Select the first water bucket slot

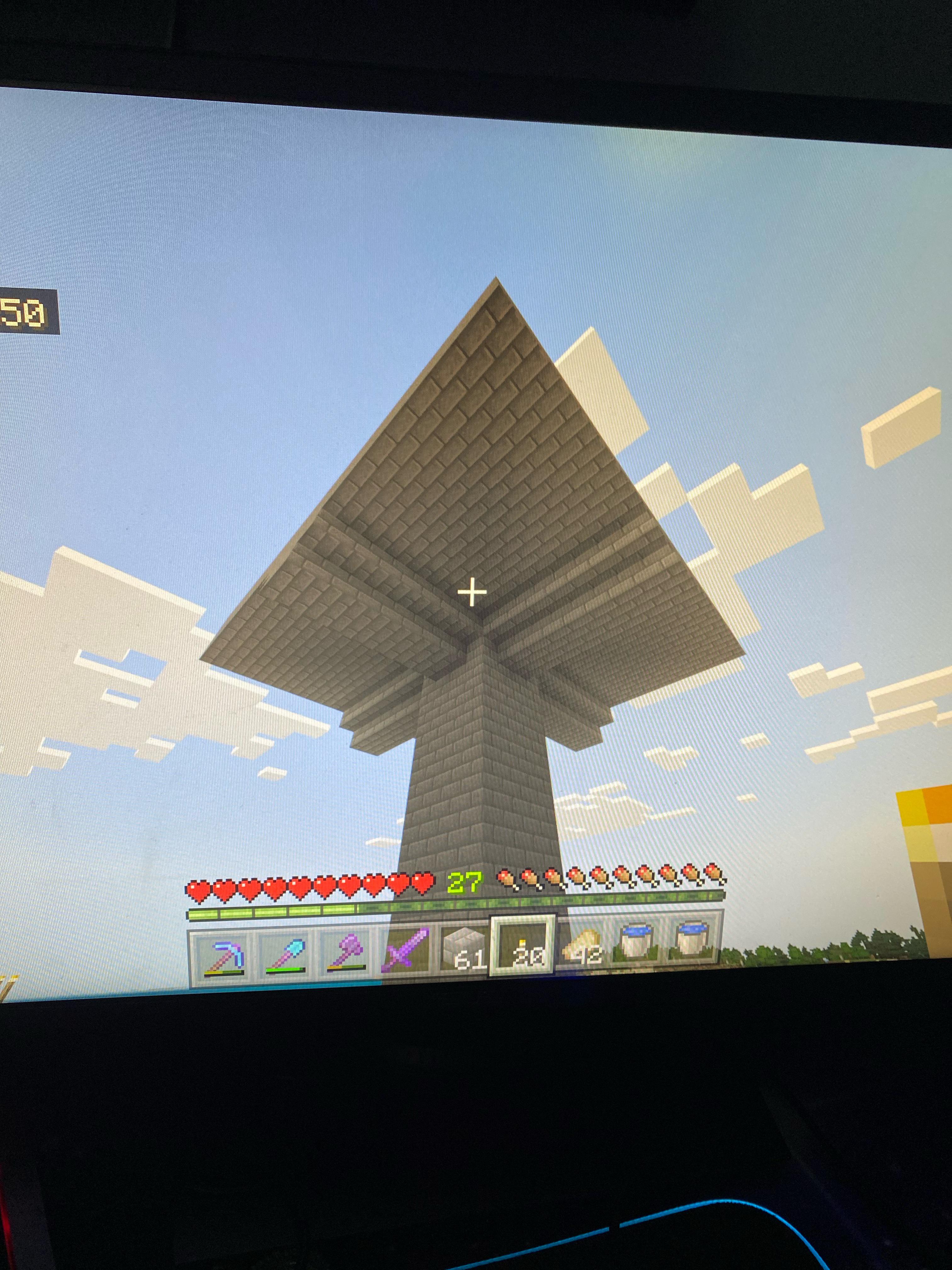[639, 941]
